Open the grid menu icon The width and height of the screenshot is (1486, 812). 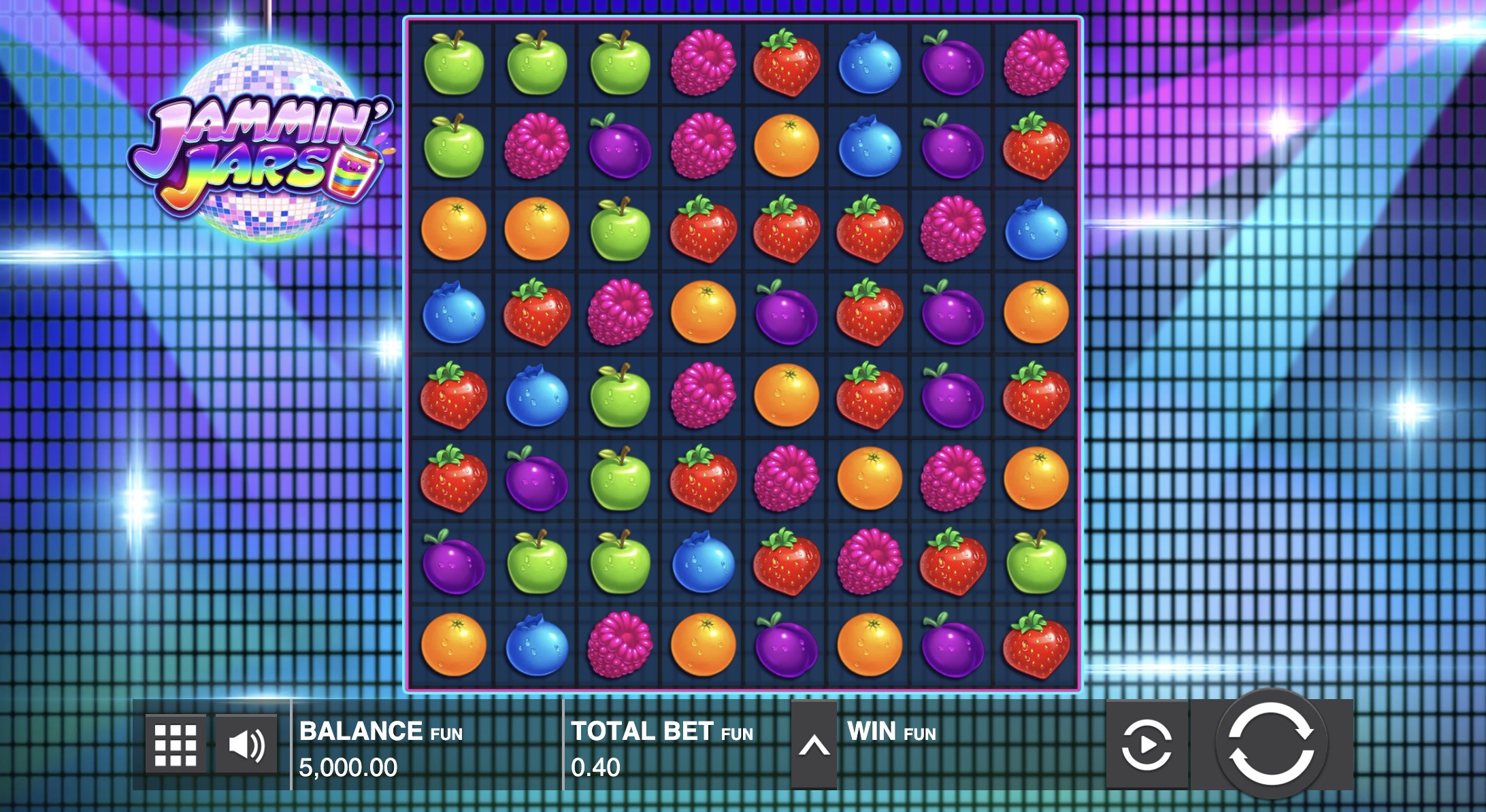(176, 745)
